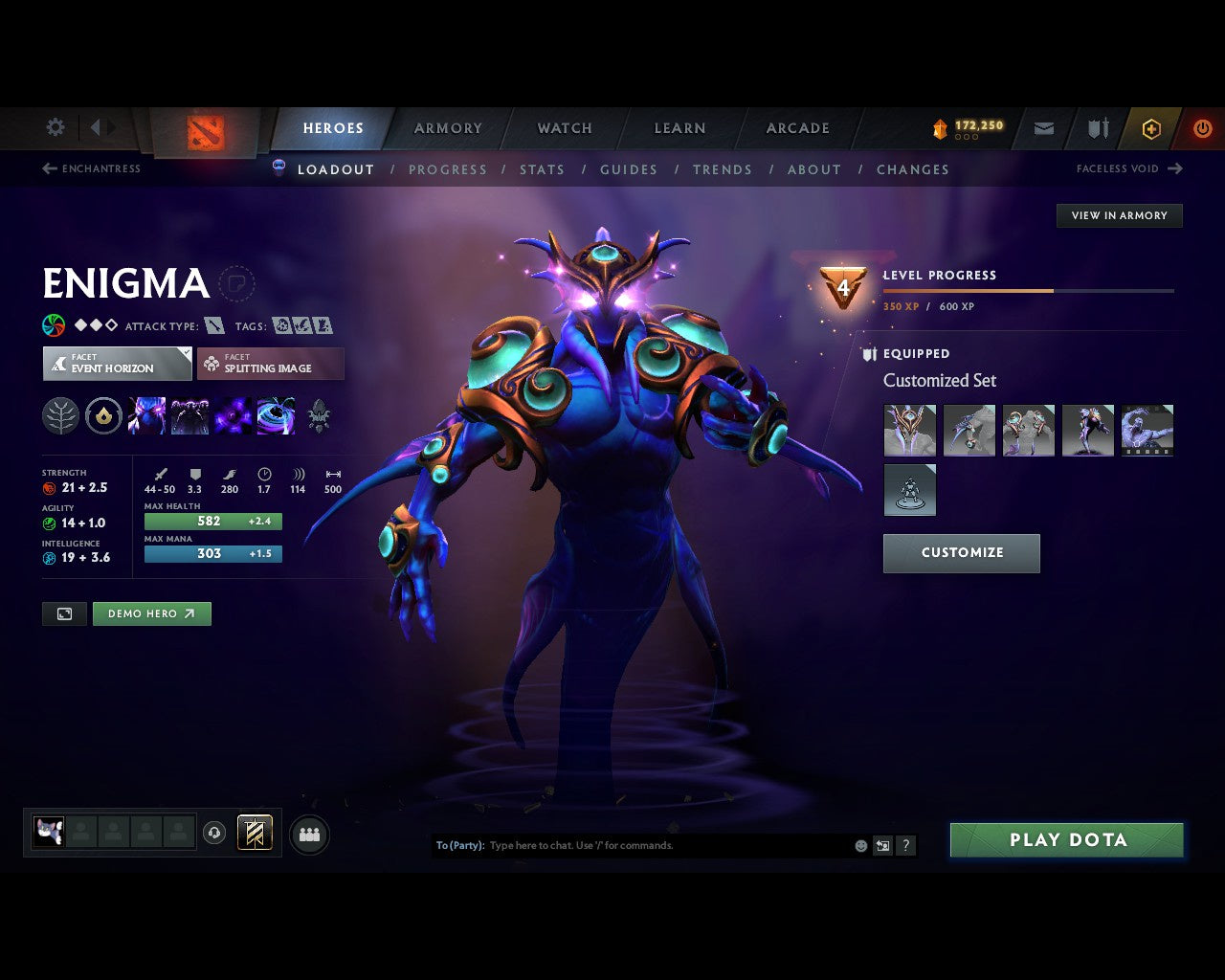The image size is (1225, 980).
Task: Open the emoticon picker in chat
Action: (859, 845)
